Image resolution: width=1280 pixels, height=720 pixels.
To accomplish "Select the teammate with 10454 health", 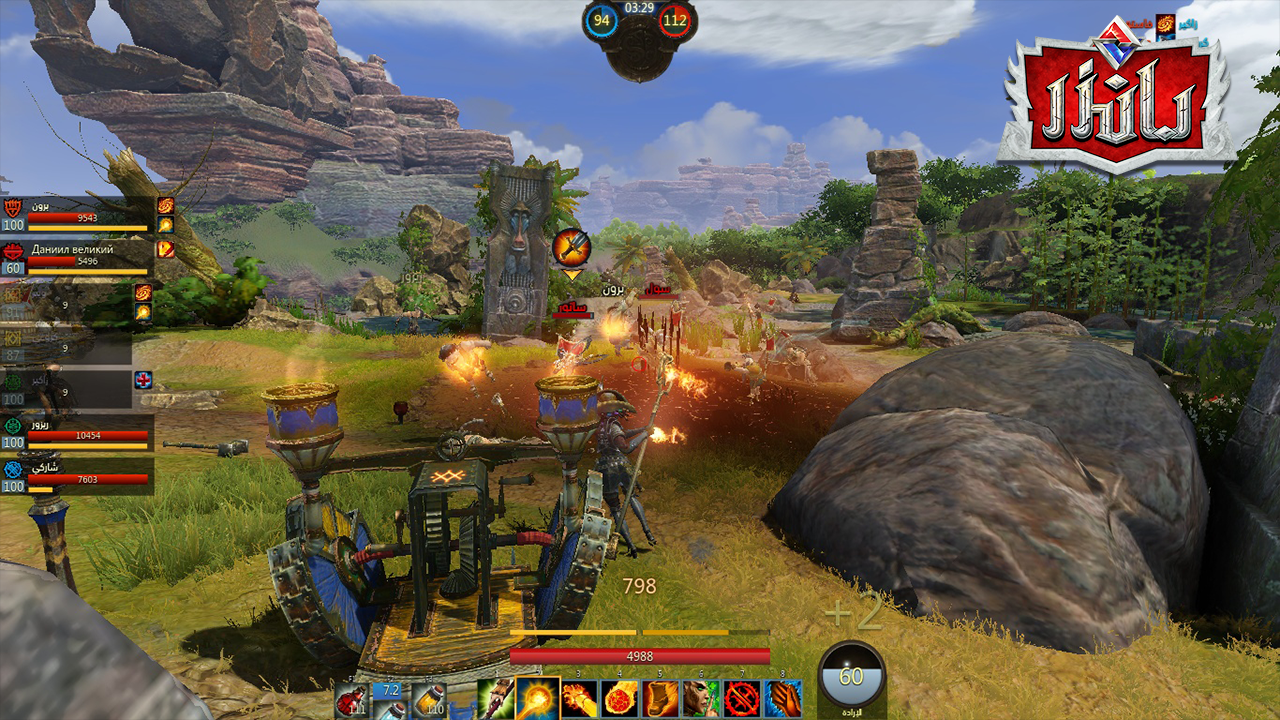I will click(x=78, y=432).
